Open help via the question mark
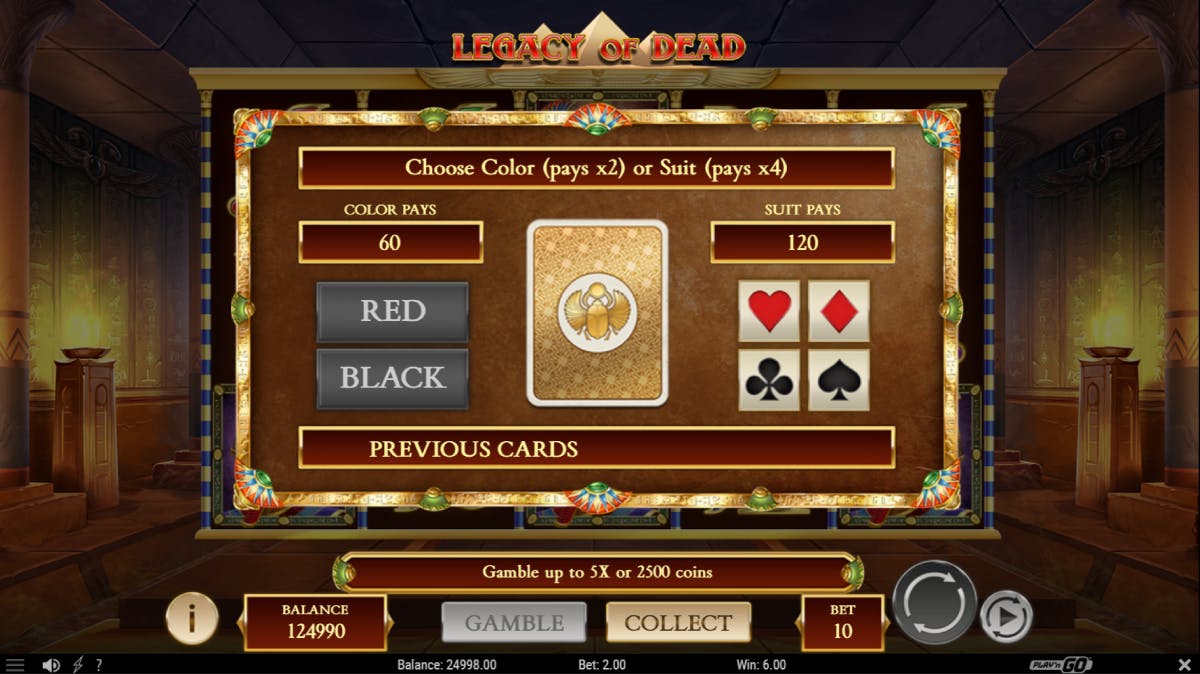Viewport: 1200px width, 674px height. click(98, 665)
